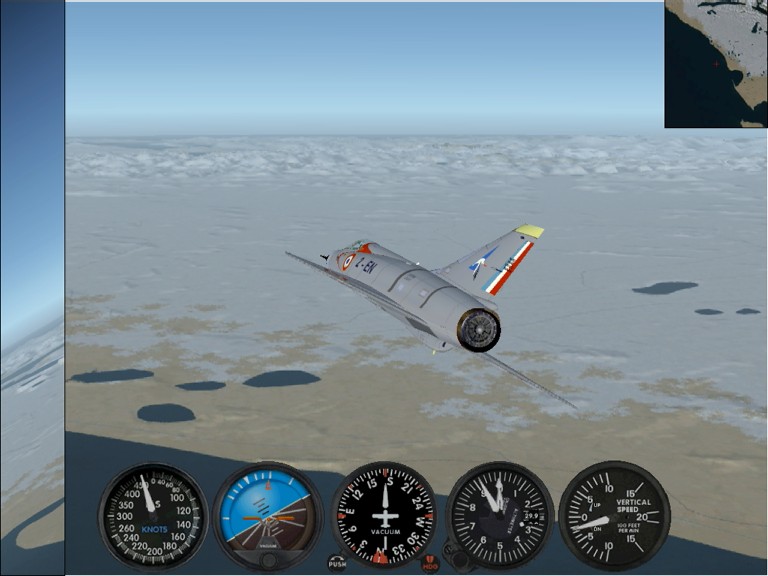Click the airspeed indicator gauge in knots
The width and height of the screenshot is (768, 576).
tap(152, 516)
